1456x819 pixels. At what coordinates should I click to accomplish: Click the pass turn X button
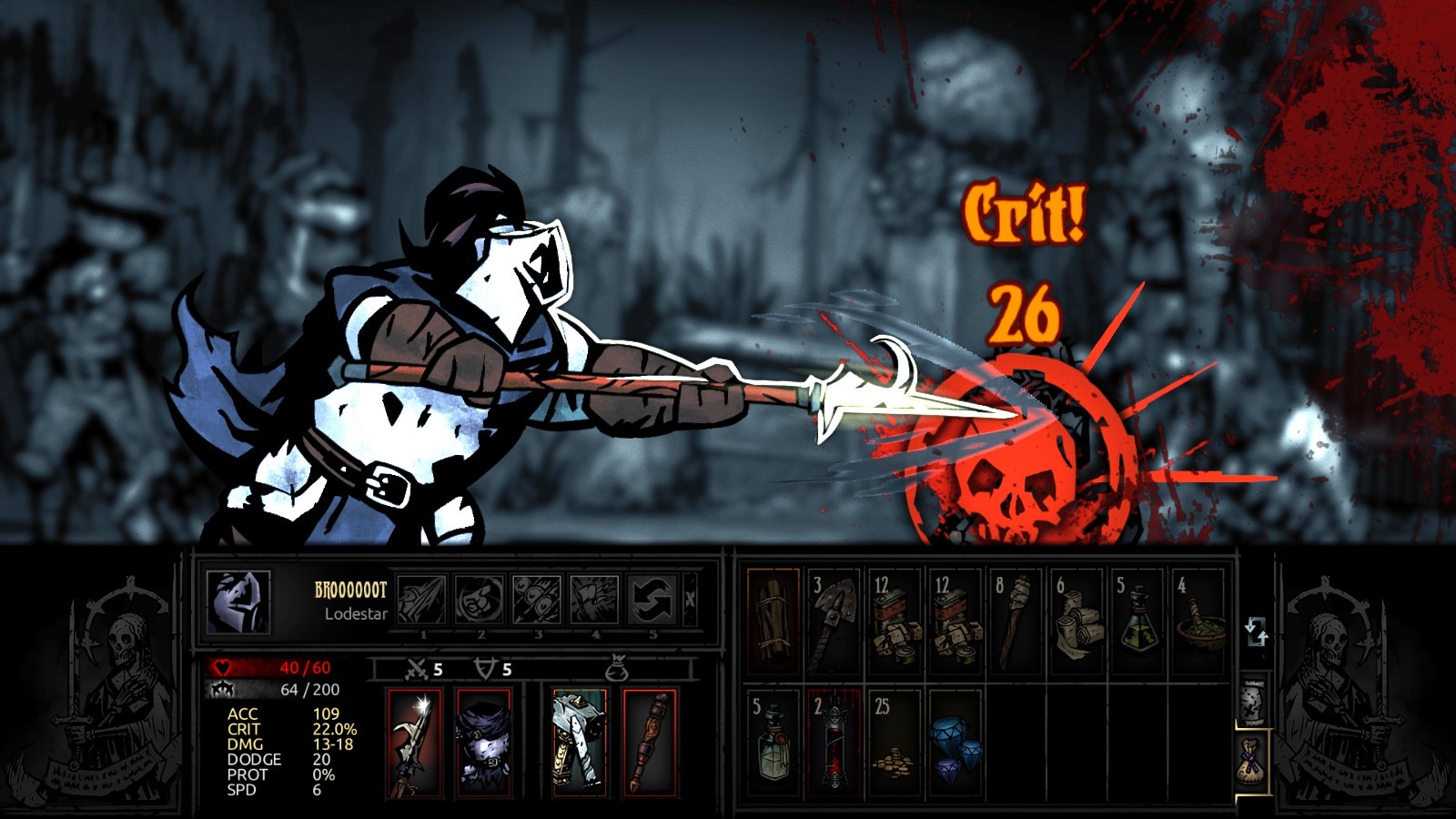click(690, 600)
